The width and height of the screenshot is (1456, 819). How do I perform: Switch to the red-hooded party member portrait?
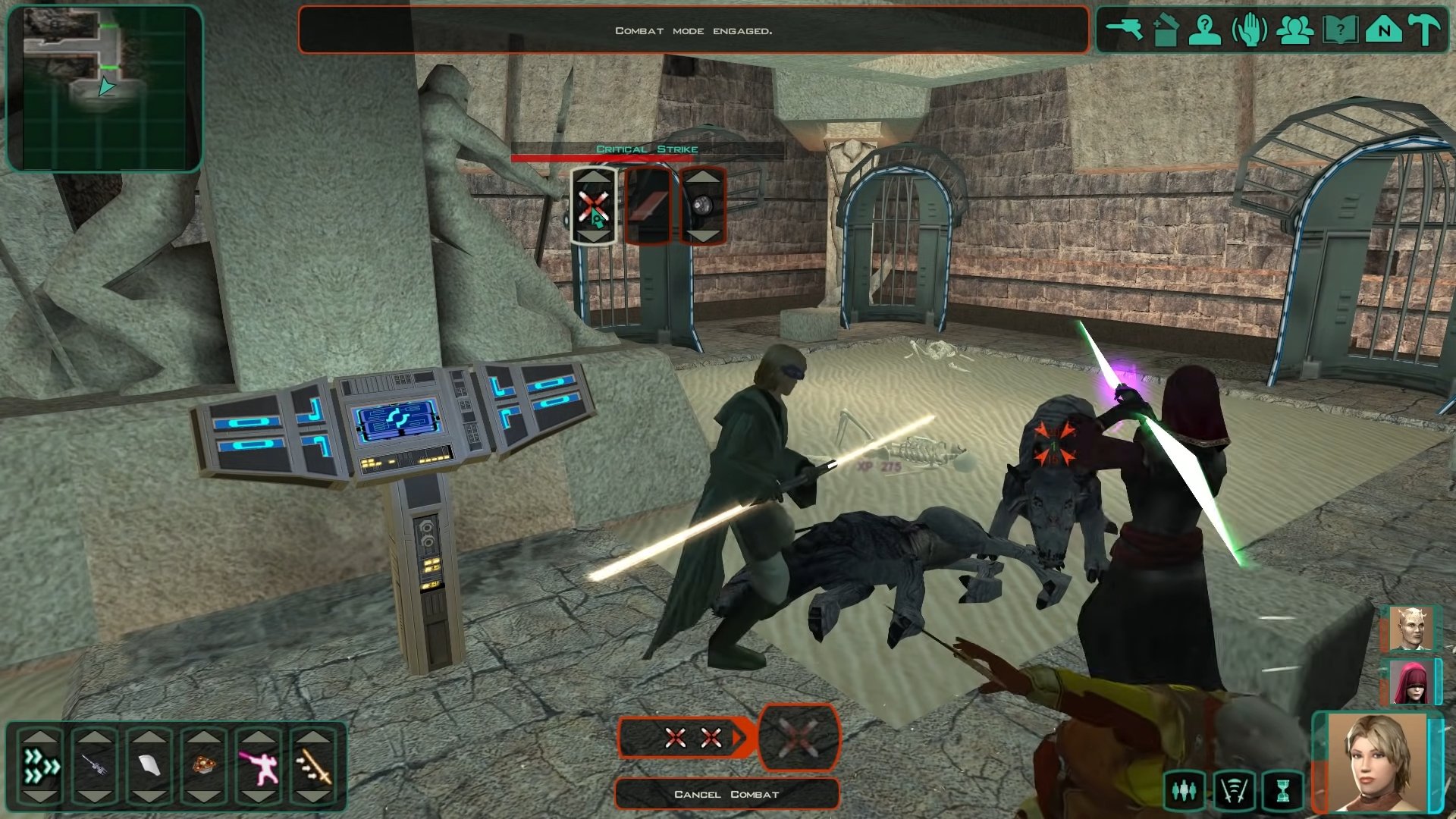click(x=1410, y=681)
